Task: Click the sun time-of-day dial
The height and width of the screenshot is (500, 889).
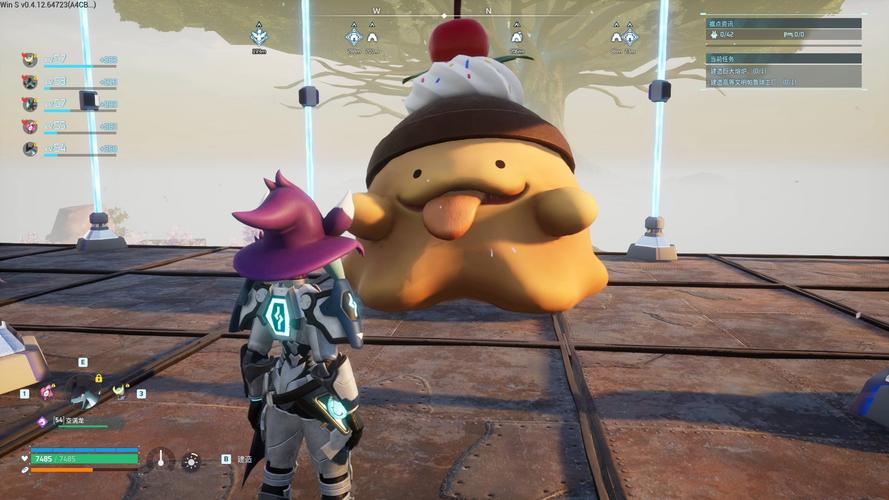Action: click(x=190, y=460)
